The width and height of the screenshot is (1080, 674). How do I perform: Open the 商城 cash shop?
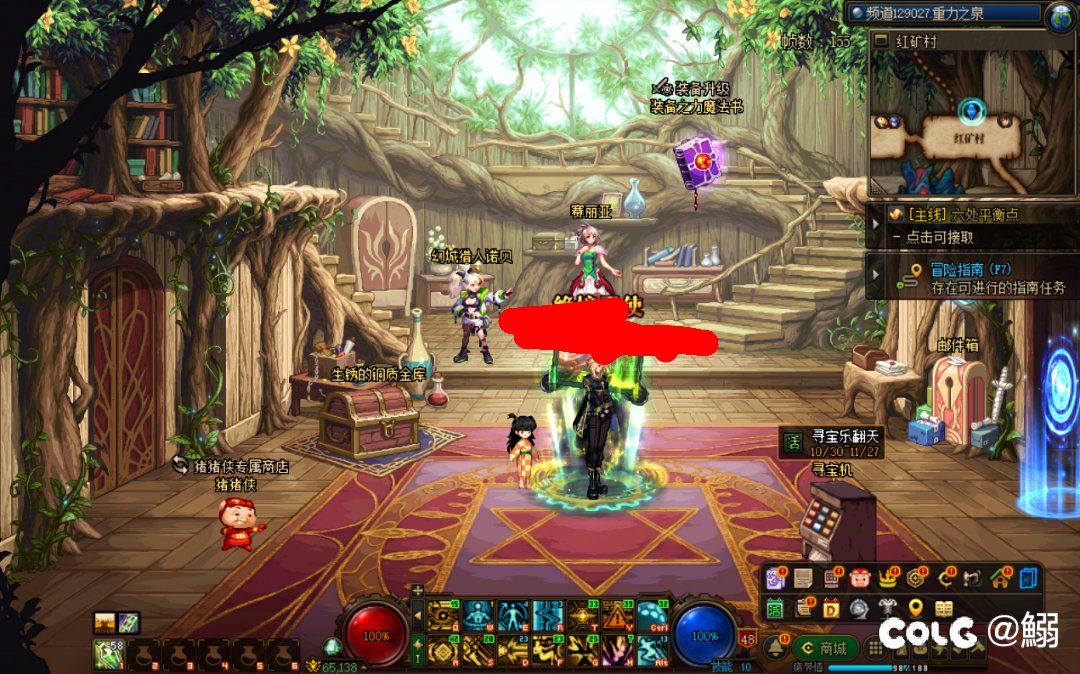[828, 647]
